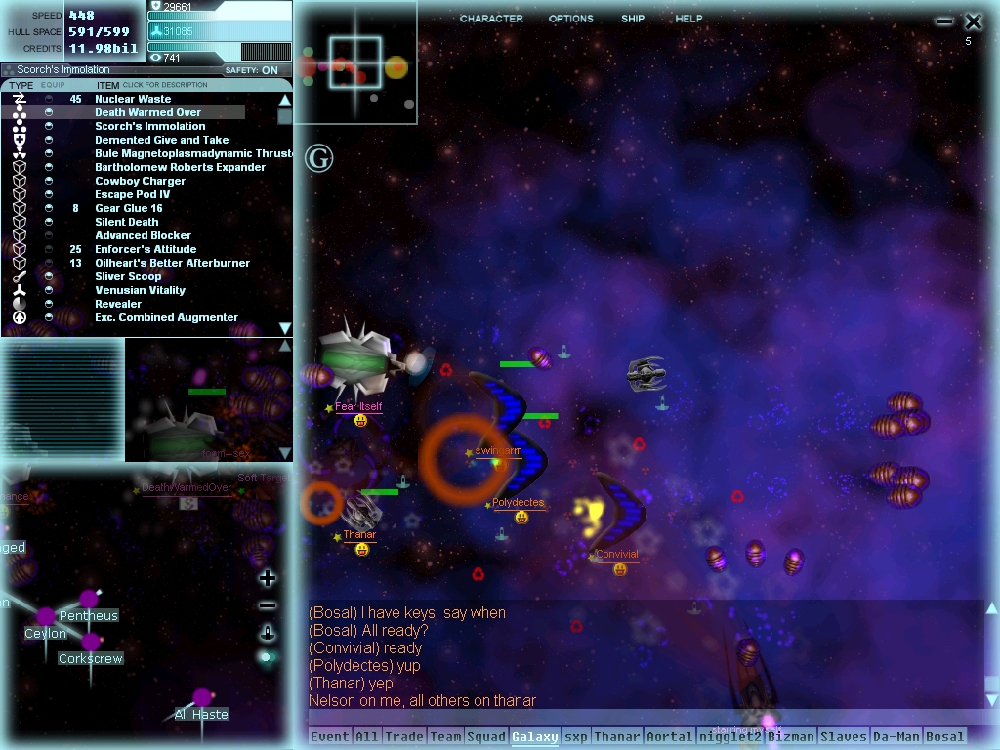Open the Bosal private chat tab
Screen dimensions: 1000x750
(945, 737)
